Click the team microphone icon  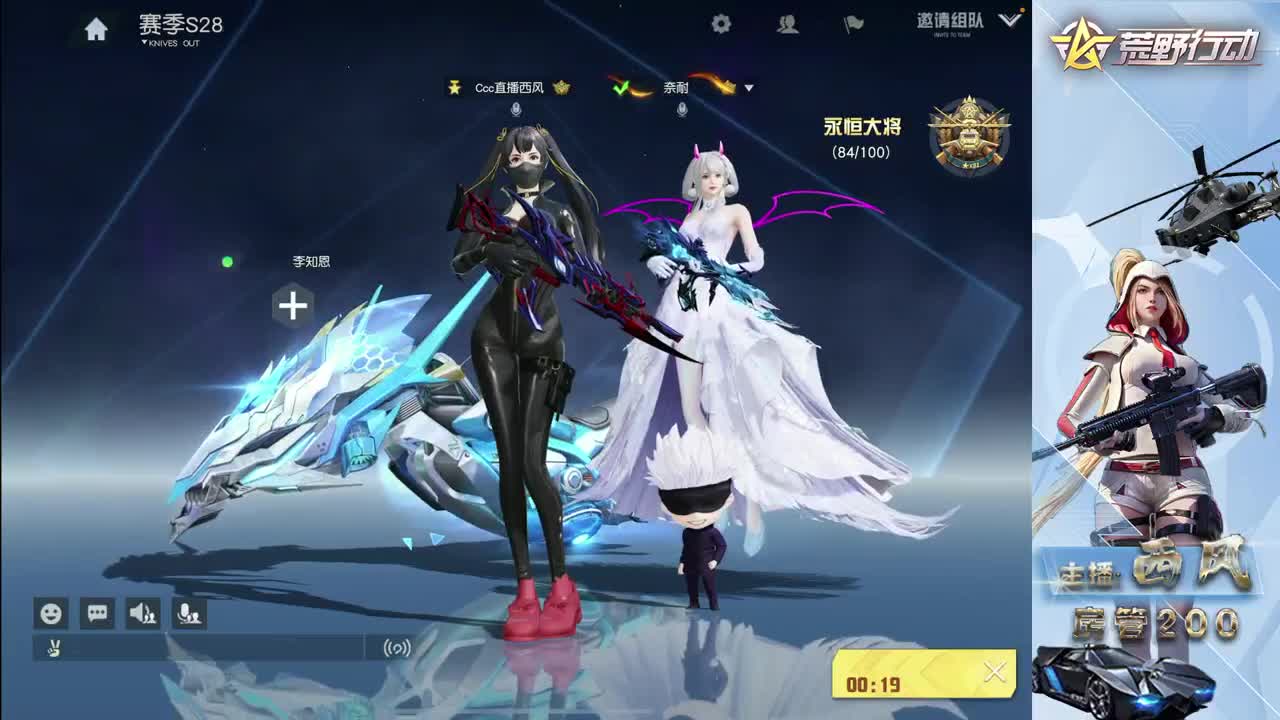click(190, 614)
